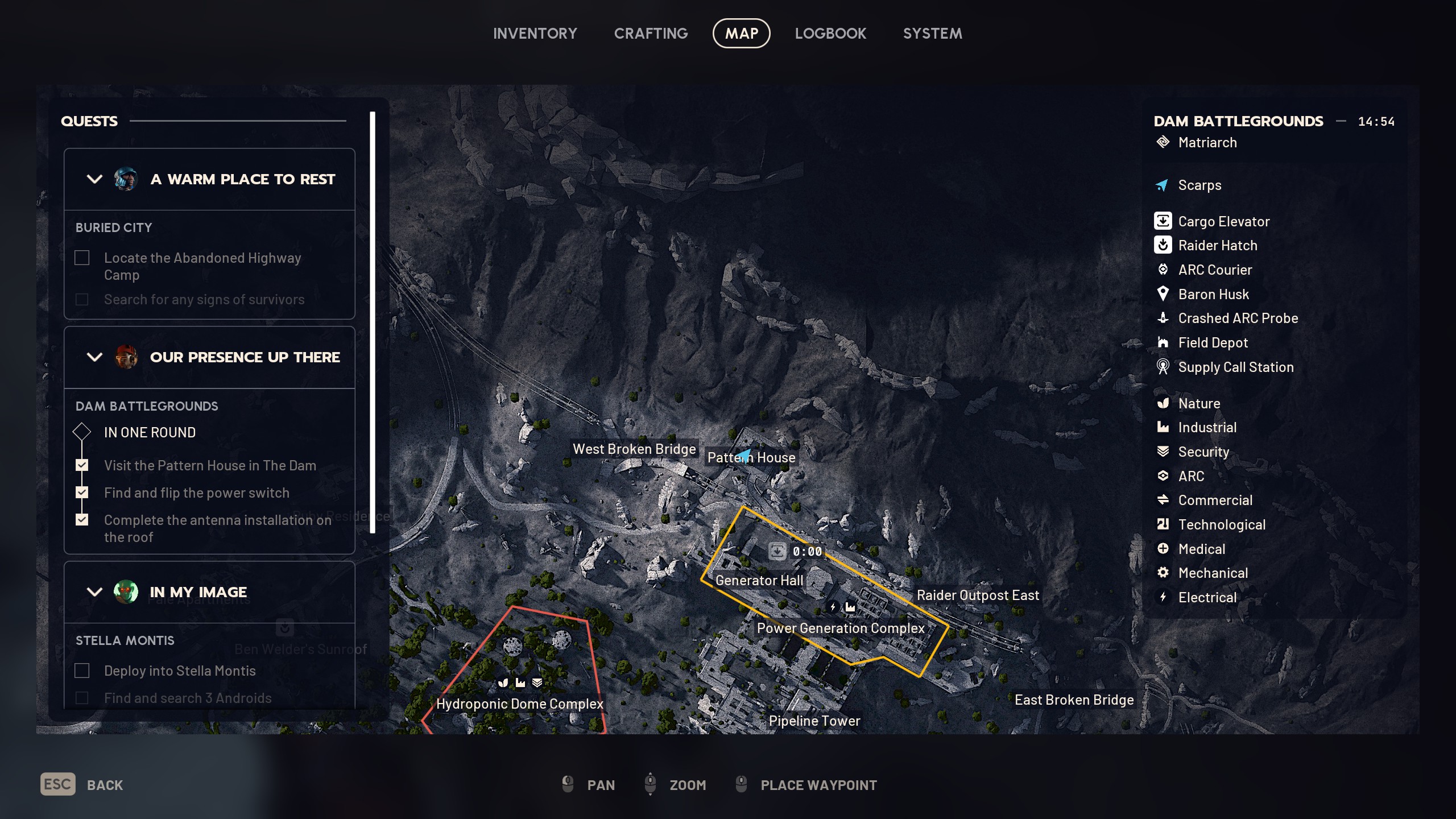Choose the Medical legend entry
The image size is (1456, 819).
[x=1201, y=549]
